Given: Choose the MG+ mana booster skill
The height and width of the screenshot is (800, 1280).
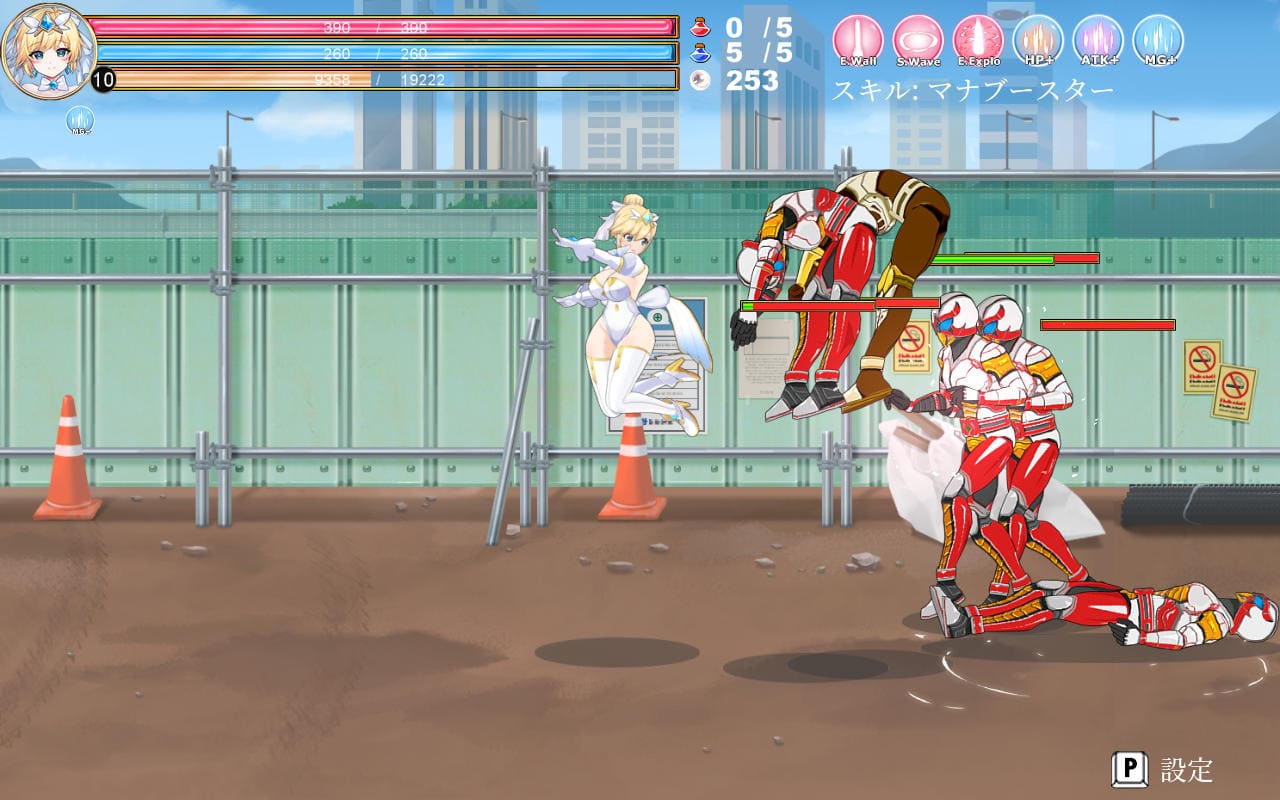Looking at the screenshot, I should tap(1158, 41).
